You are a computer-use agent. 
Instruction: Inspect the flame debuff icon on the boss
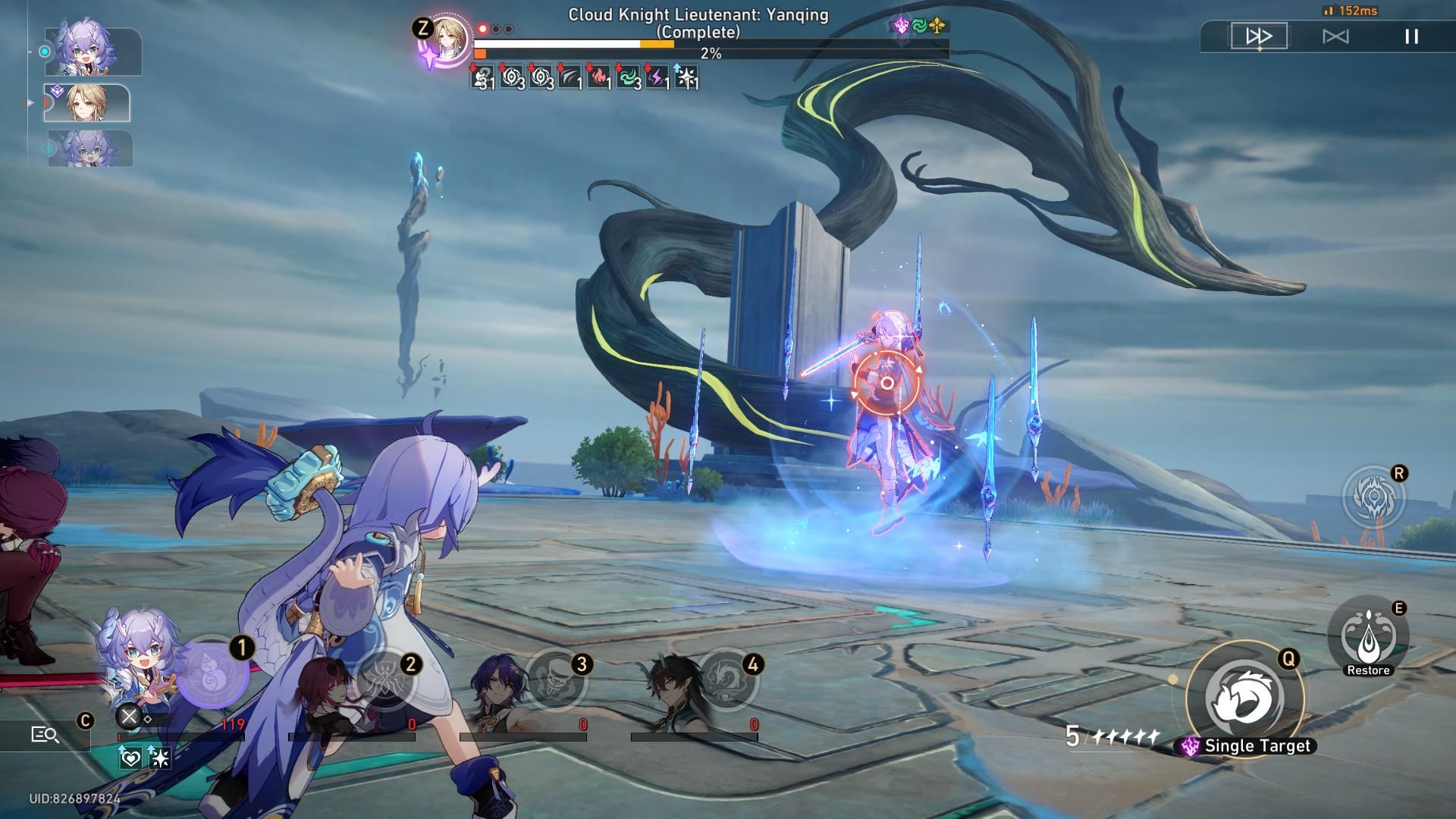[599, 77]
